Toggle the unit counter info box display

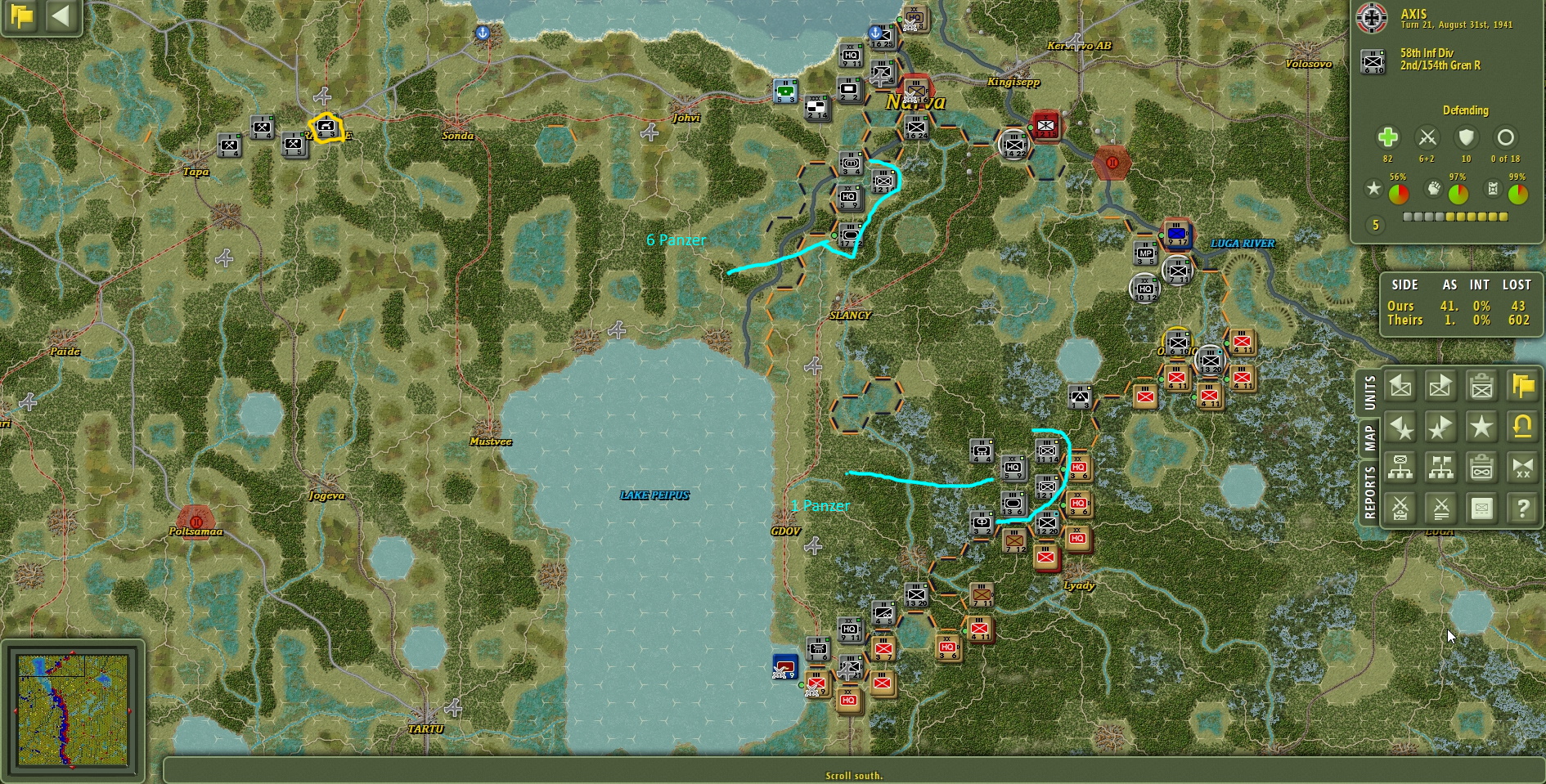1483,508
